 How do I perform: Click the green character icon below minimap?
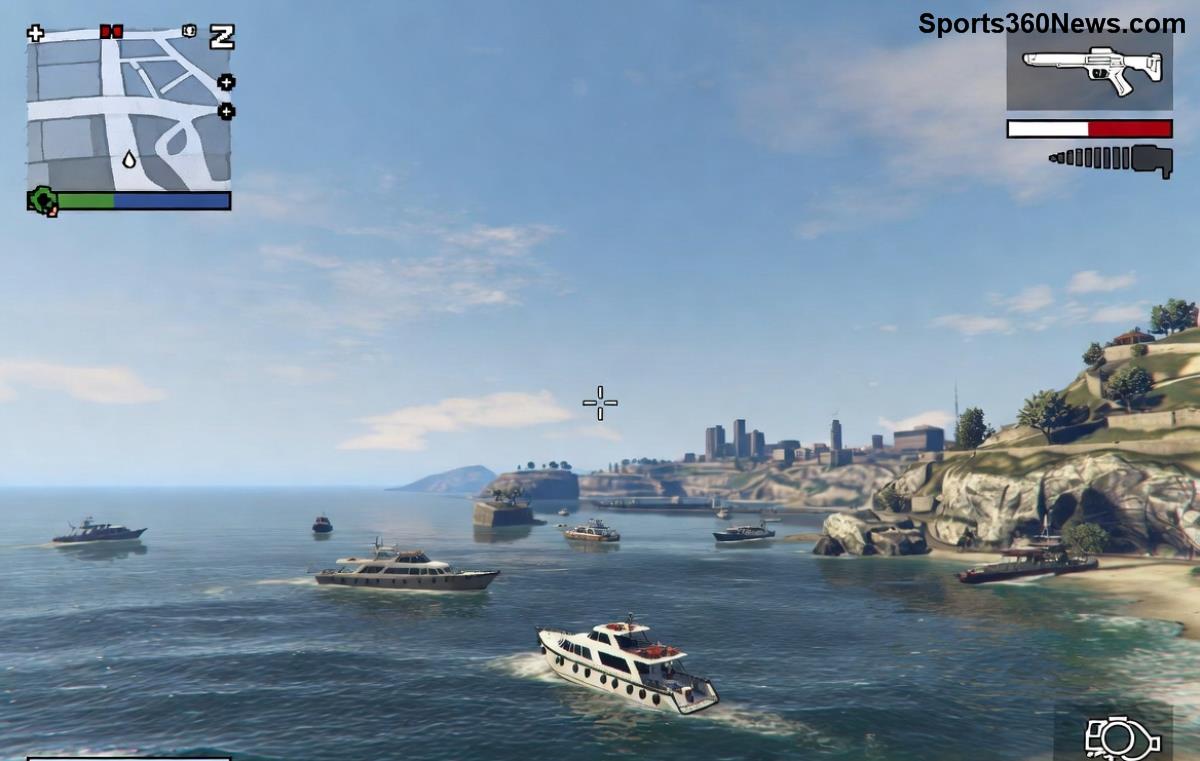point(43,201)
